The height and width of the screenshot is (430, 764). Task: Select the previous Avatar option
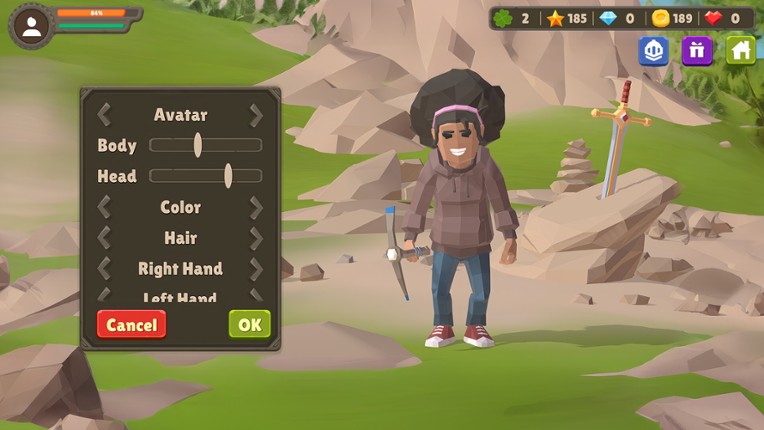pos(104,115)
